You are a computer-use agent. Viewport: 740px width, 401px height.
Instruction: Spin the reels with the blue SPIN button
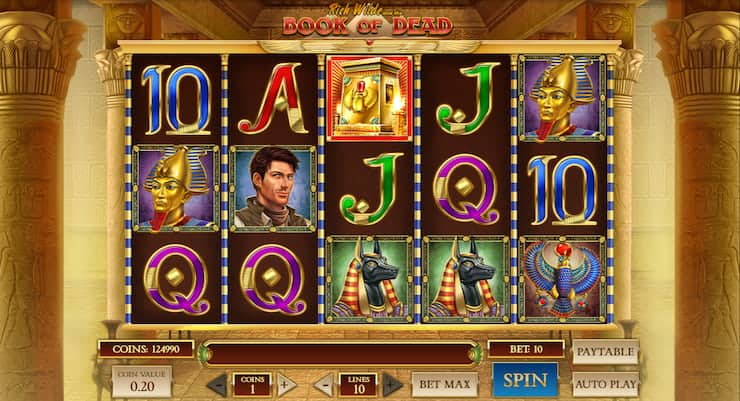click(x=525, y=380)
